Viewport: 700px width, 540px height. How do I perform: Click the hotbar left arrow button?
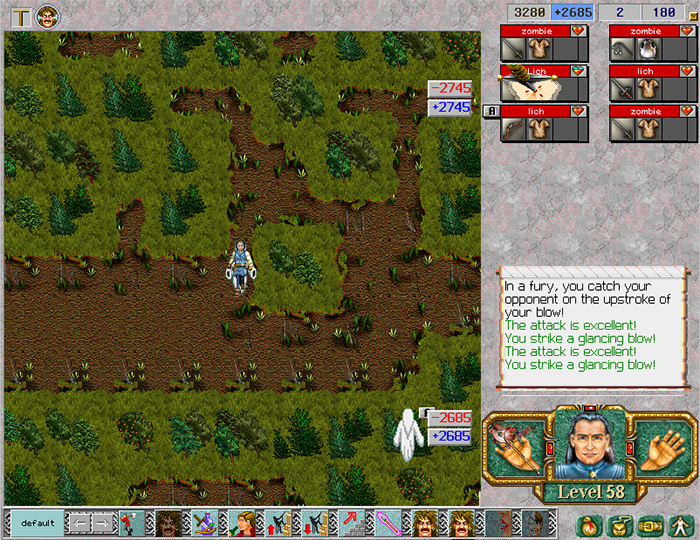coord(79,523)
